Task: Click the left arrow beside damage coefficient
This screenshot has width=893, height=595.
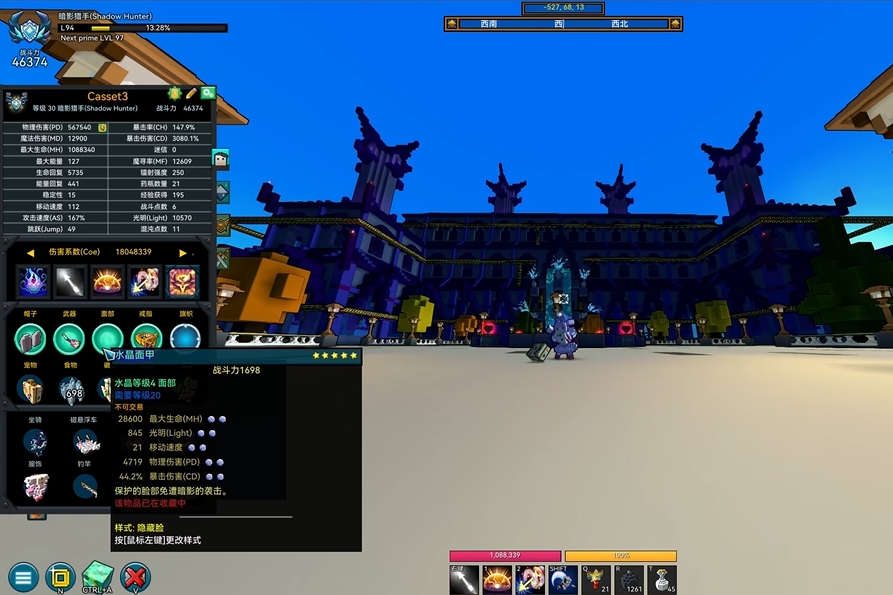Action: [x=30, y=253]
